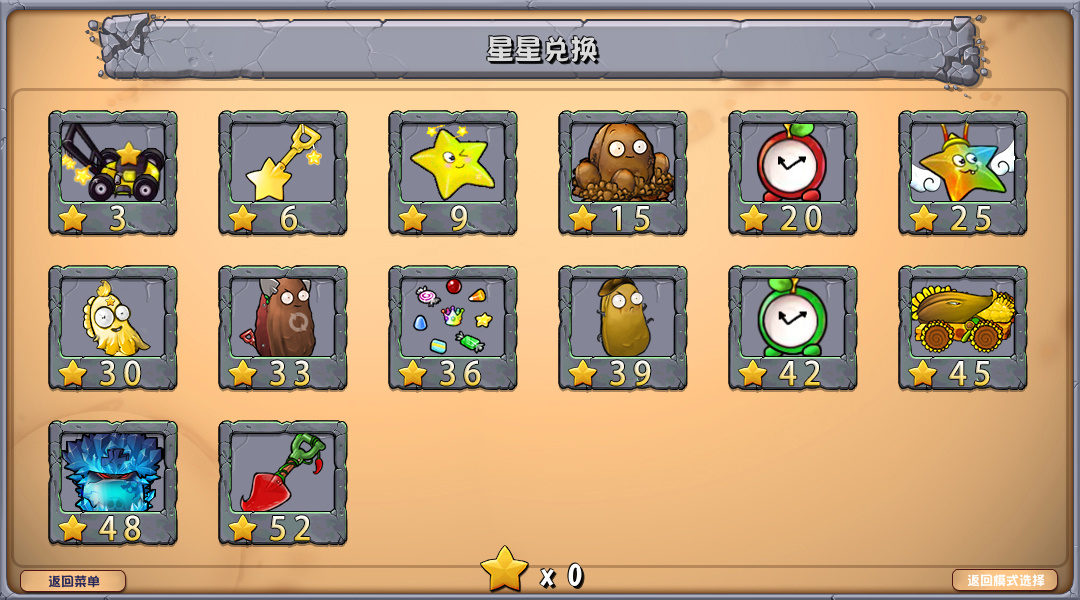Viewport: 1080px width, 600px height.
Task: Select the golden sunflower cart for 45 stars
Action: click(x=963, y=327)
